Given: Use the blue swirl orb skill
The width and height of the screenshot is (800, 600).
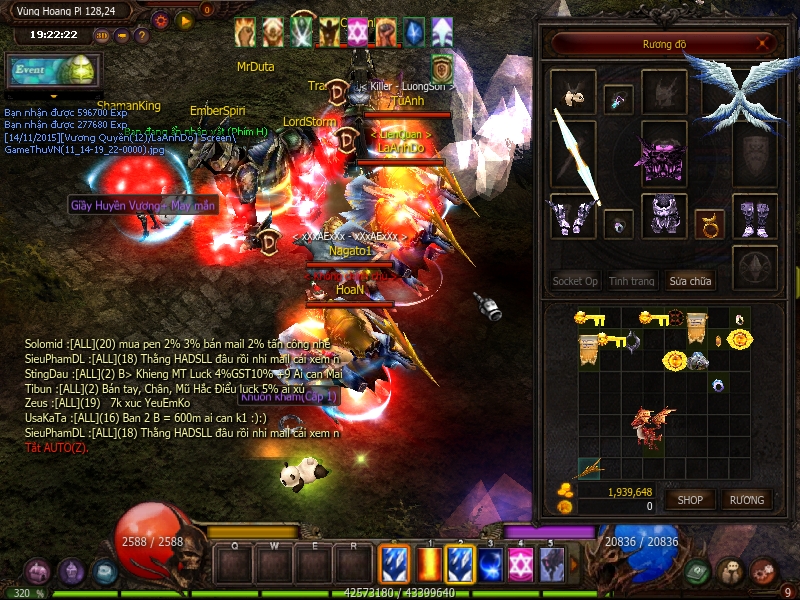Looking at the screenshot, I should coord(491,563).
